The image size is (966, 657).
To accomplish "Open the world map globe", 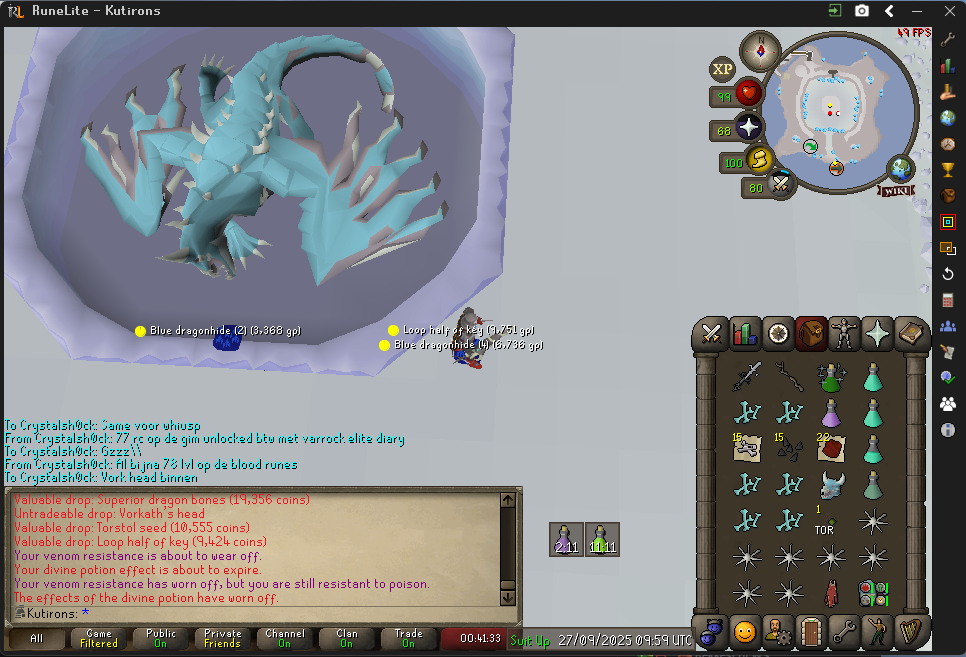I will click(x=900, y=168).
